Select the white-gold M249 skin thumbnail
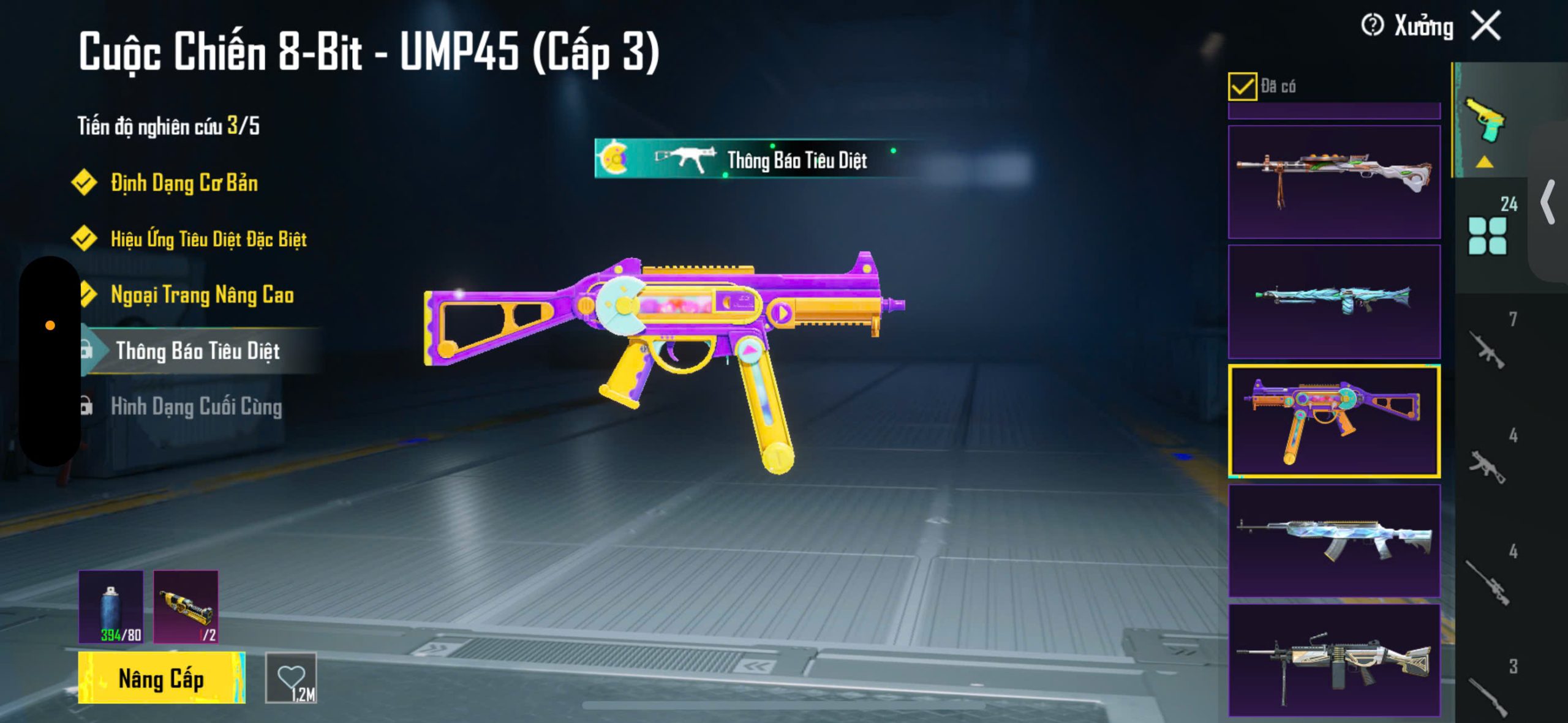Viewport: 1568px width, 723px height. 1334,660
